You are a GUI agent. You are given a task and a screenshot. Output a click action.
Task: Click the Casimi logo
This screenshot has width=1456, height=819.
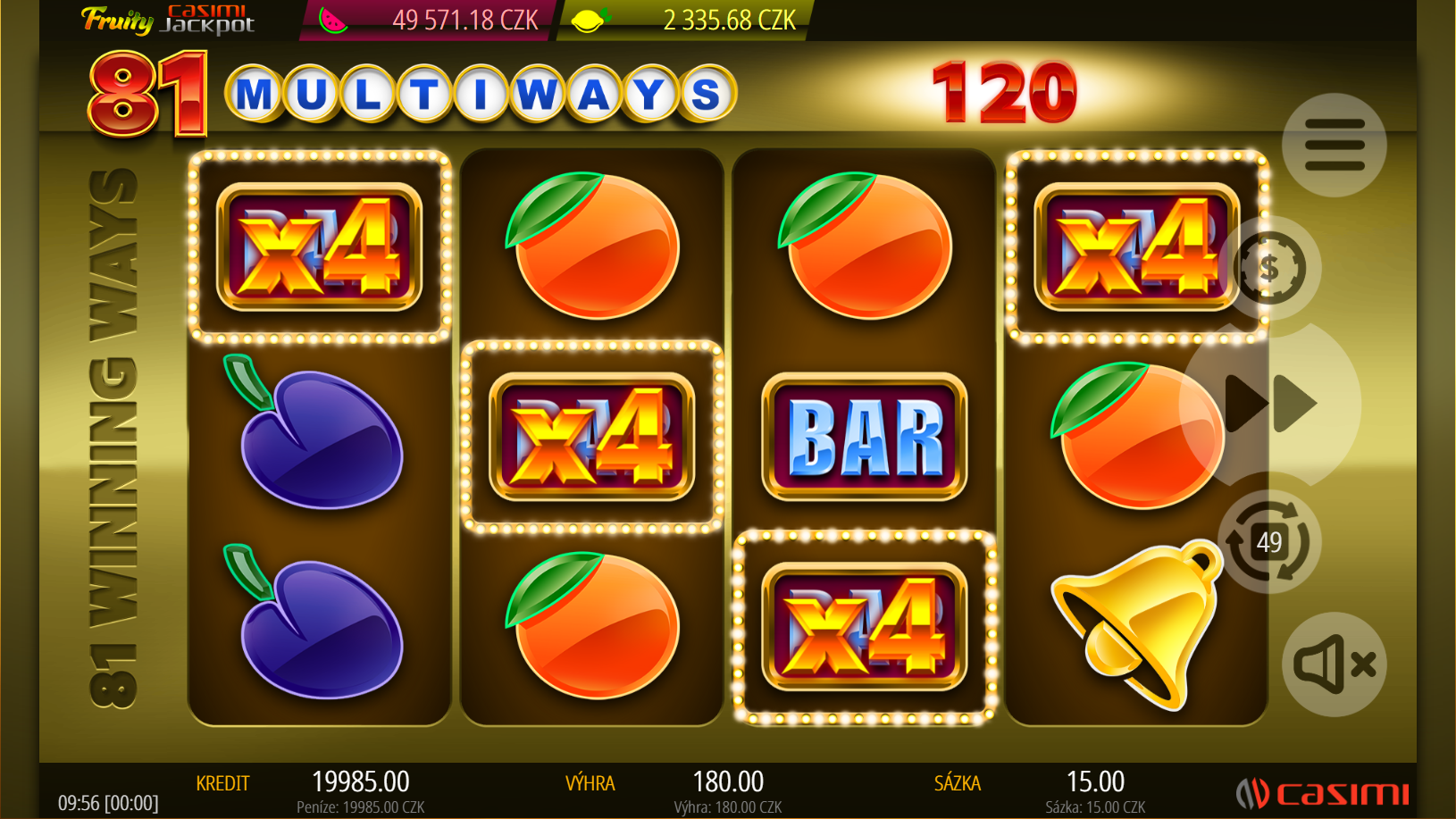click(1323, 792)
